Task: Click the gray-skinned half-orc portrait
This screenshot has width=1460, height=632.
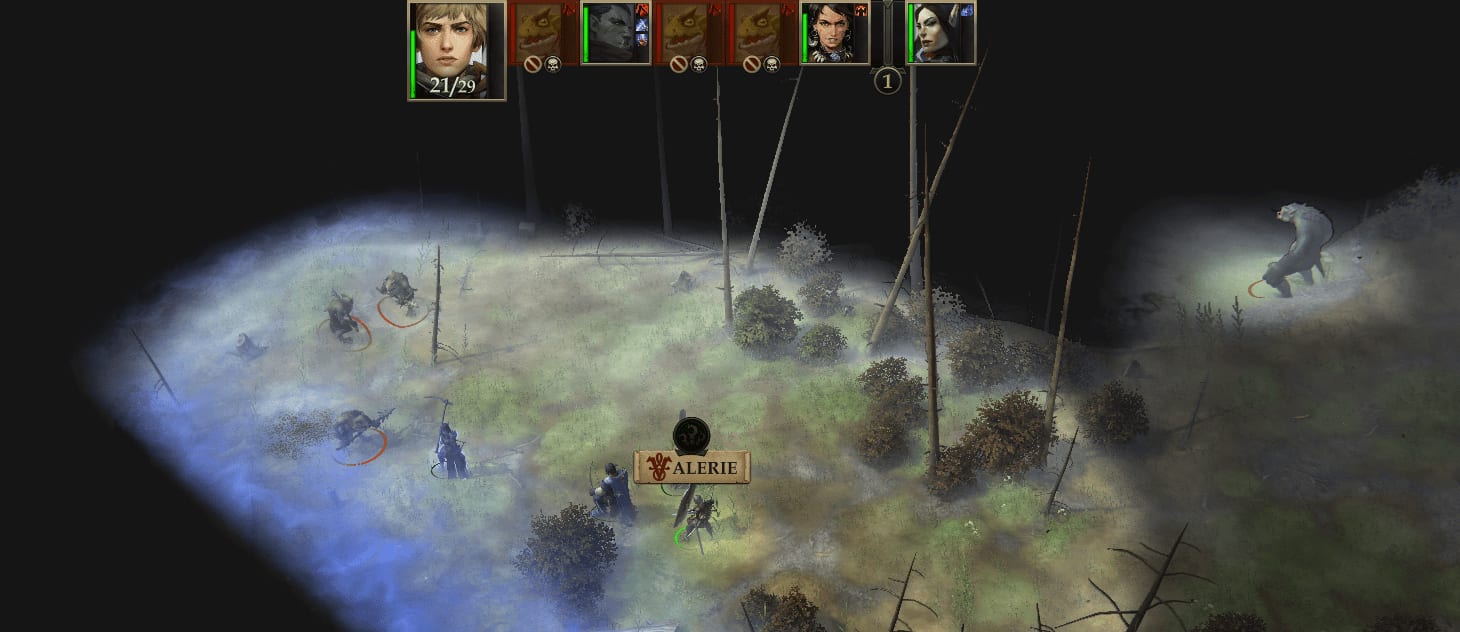Action: 611,34
